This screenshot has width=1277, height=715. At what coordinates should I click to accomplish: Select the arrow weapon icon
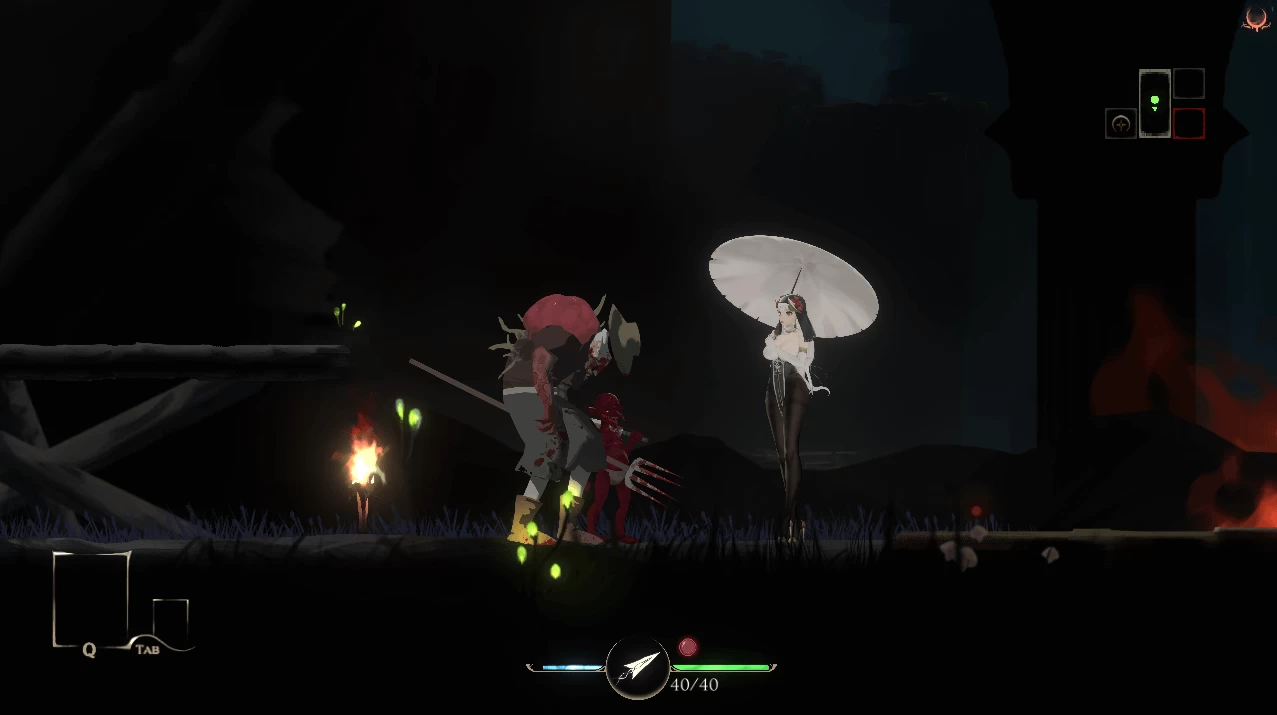638,667
